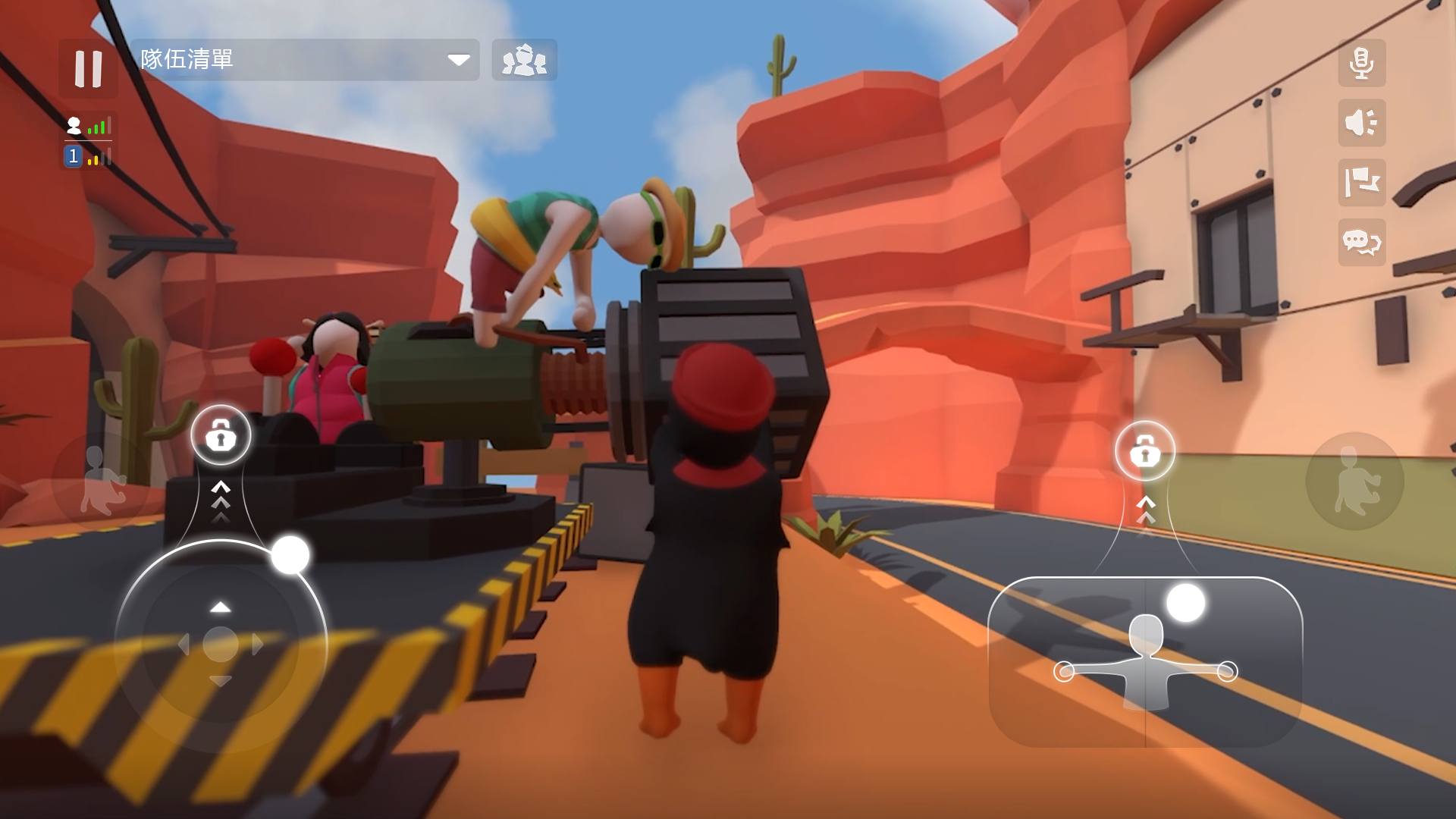
Task: Tap the speaker voice volume icon
Action: [1362, 124]
